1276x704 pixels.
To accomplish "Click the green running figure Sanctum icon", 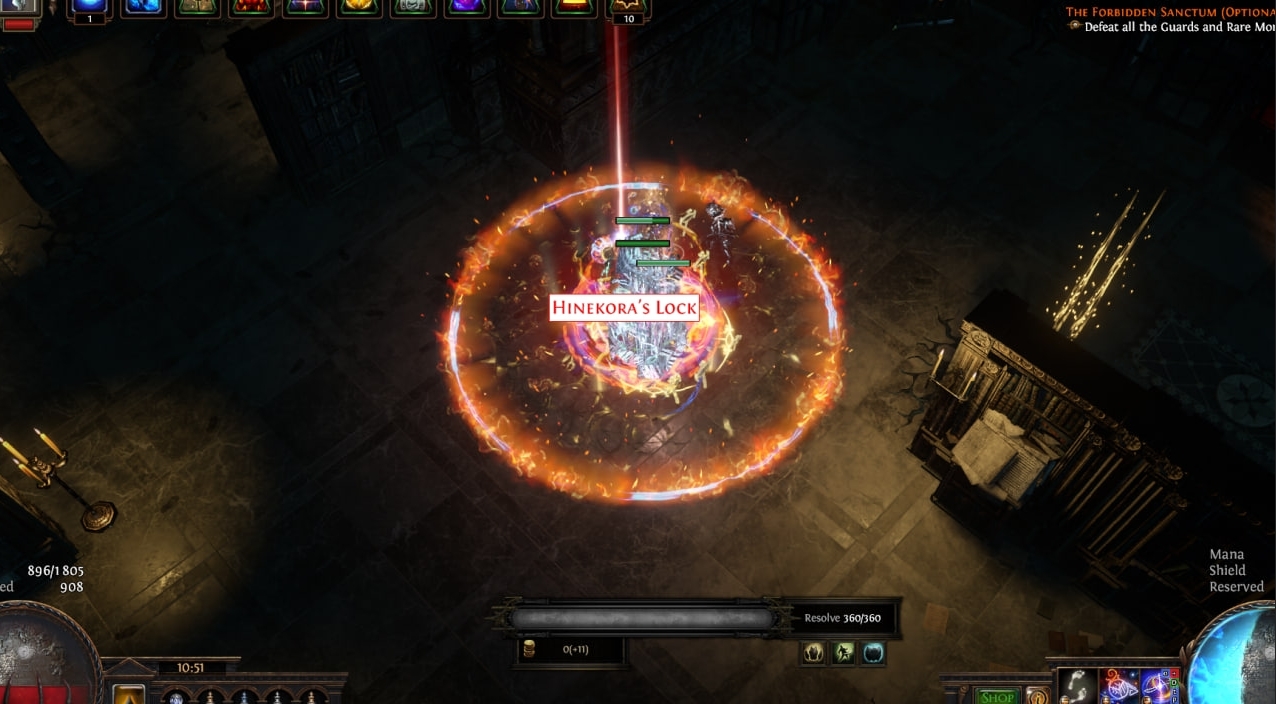I will tap(844, 653).
